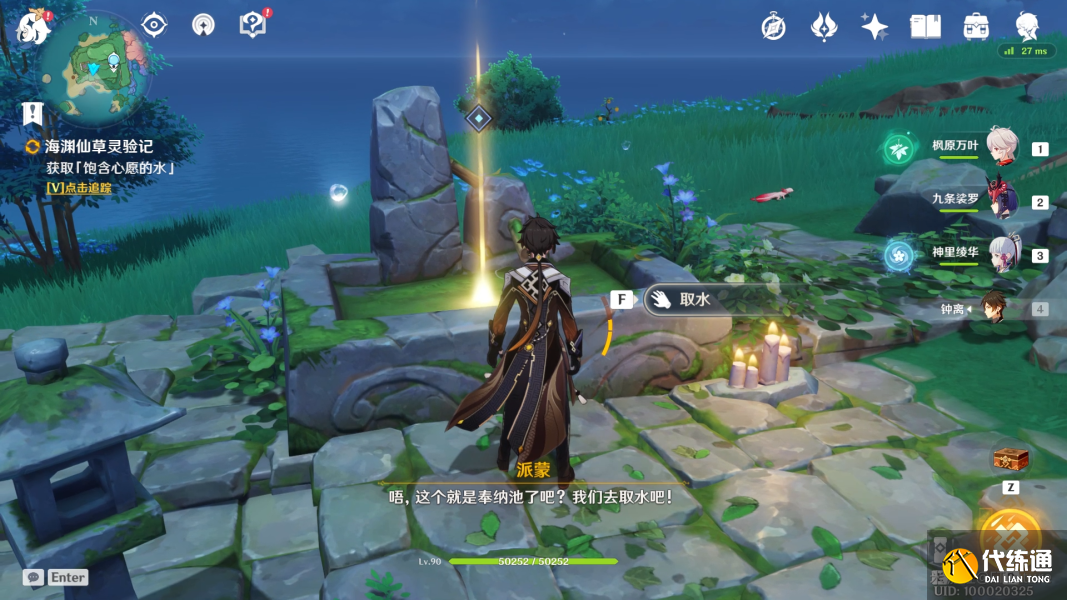Click the eye-shaped elemental sight icon

pos(154,25)
